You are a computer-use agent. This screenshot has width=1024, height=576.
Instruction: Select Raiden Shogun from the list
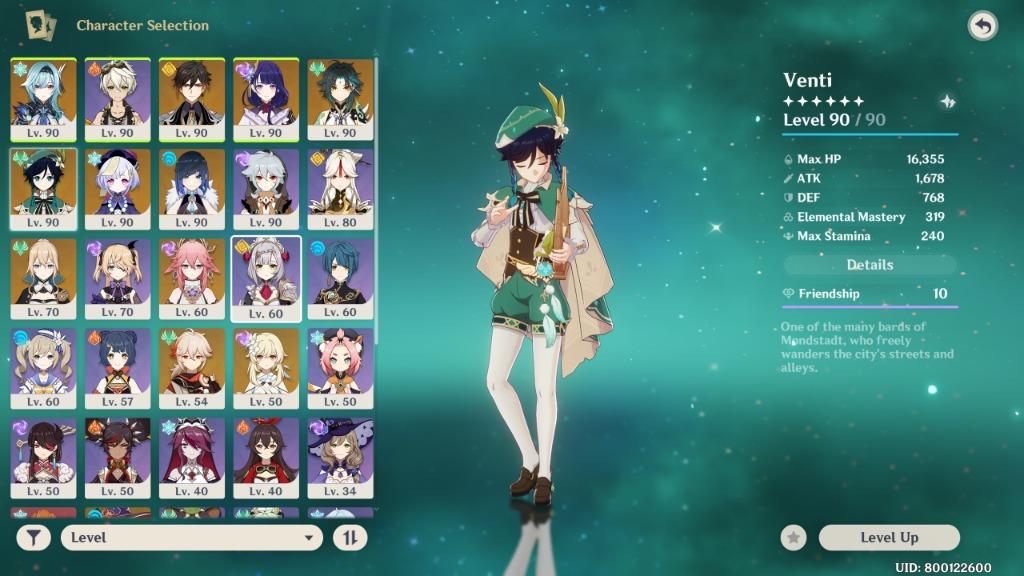266,98
